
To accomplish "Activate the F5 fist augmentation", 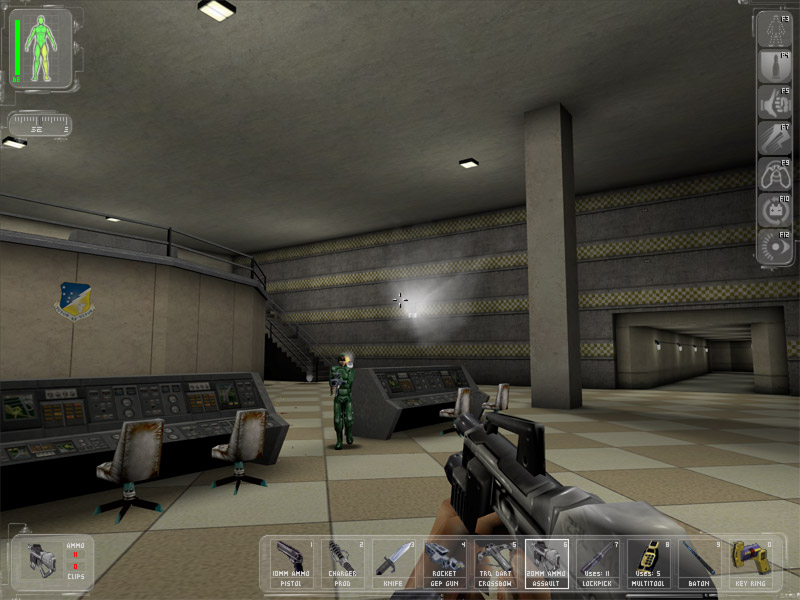I will click(775, 103).
